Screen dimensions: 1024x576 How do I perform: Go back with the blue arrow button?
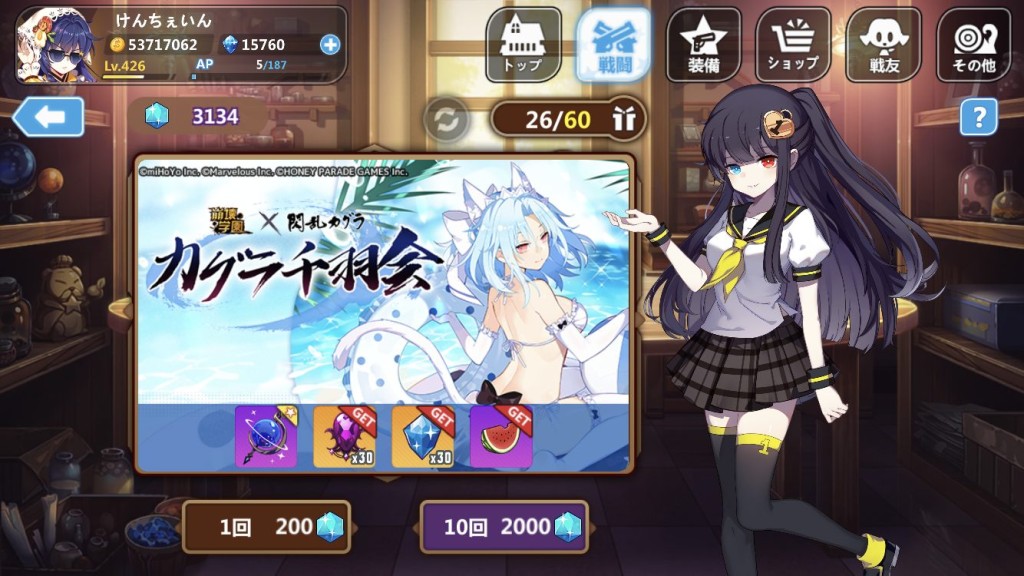coord(49,117)
